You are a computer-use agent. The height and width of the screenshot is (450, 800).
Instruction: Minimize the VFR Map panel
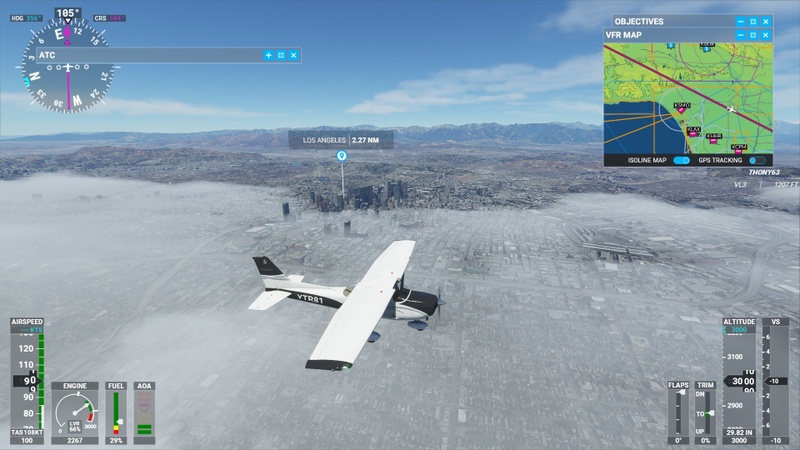click(741, 35)
